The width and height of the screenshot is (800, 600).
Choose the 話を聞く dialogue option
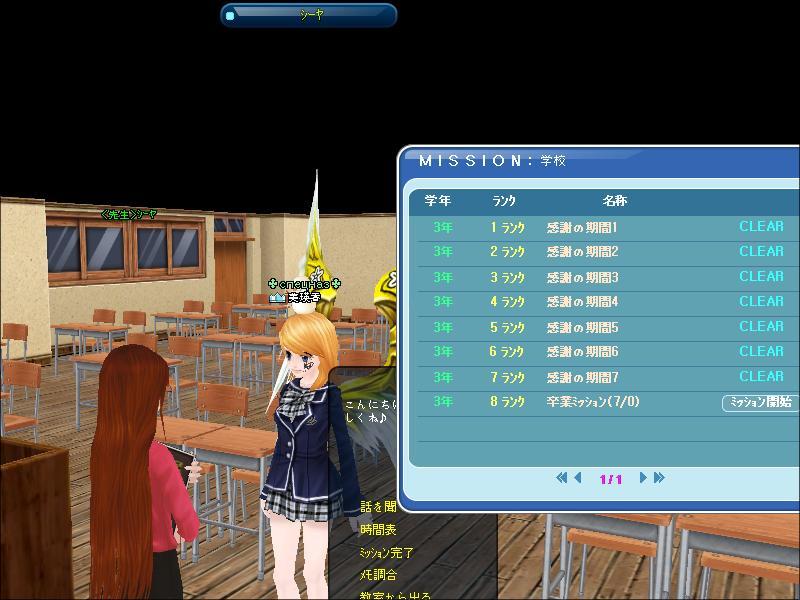pyautogui.click(x=378, y=507)
